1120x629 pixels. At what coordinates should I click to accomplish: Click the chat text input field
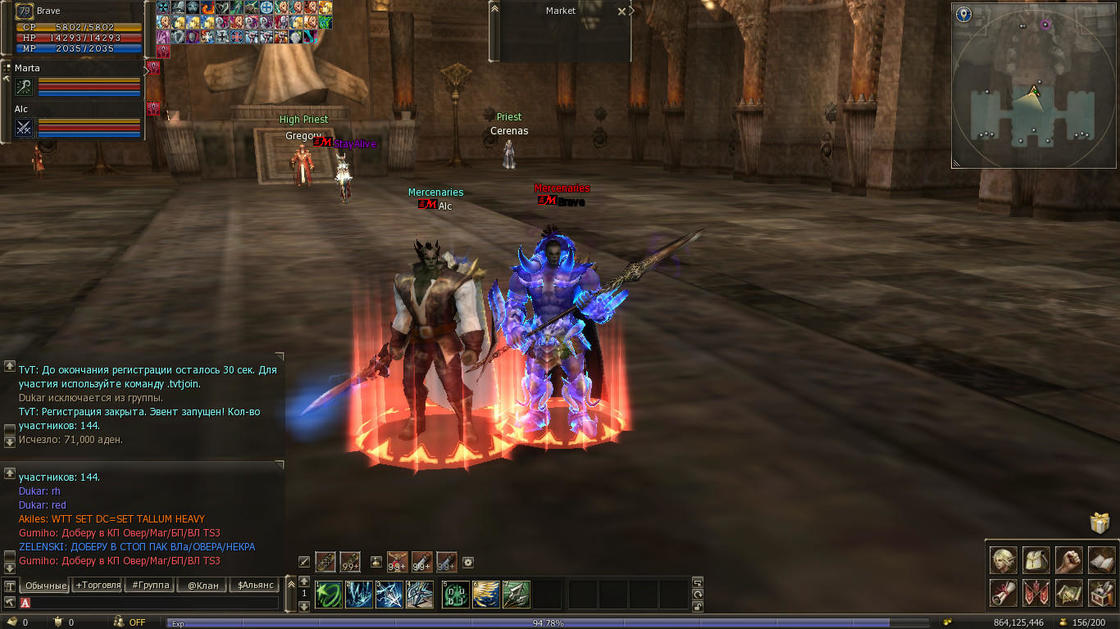click(150, 603)
